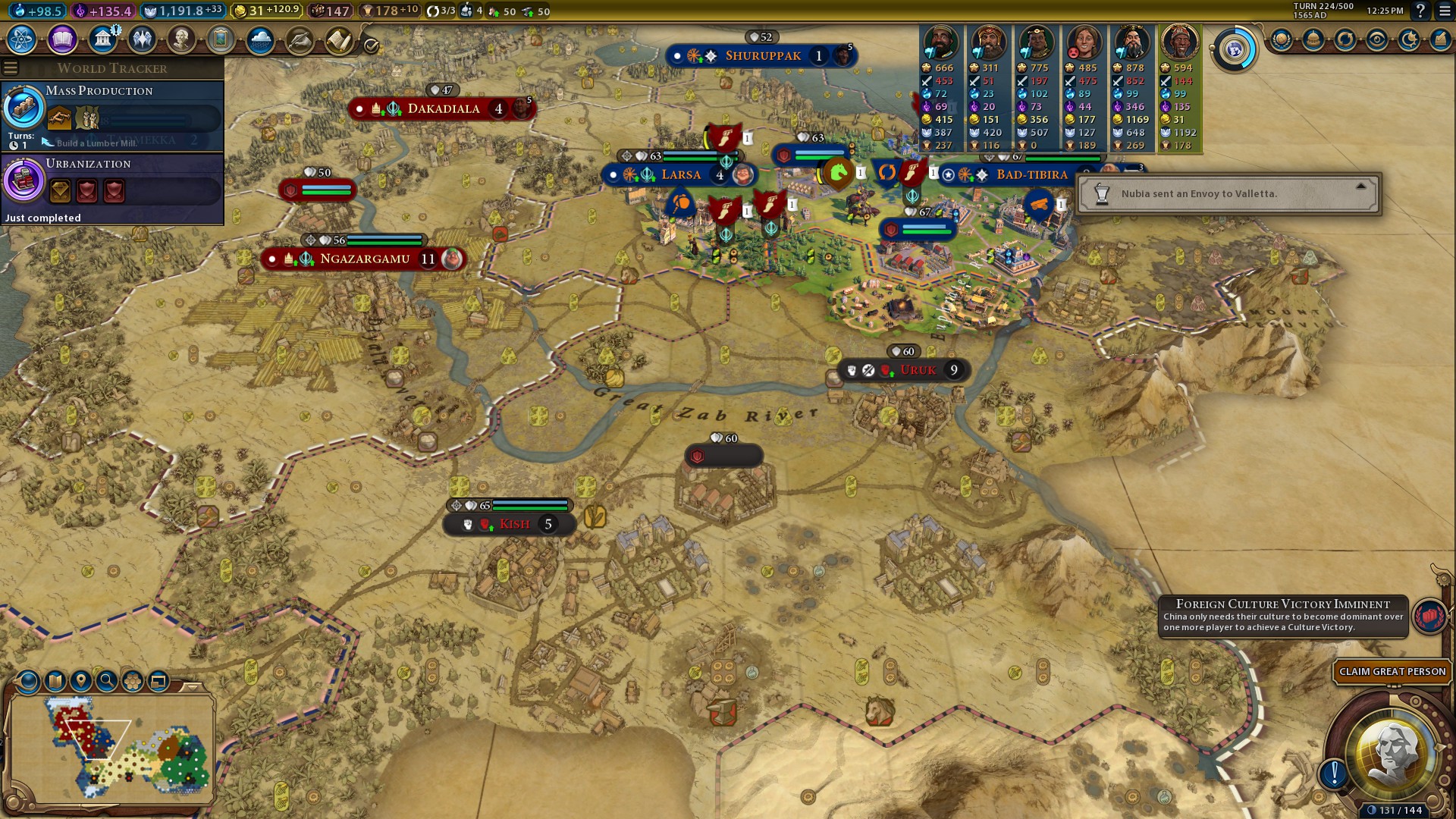Open the Foreign Culture Victory Imminent notification
Viewport: 1456px width, 819px height.
pyautogui.click(x=1283, y=616)
